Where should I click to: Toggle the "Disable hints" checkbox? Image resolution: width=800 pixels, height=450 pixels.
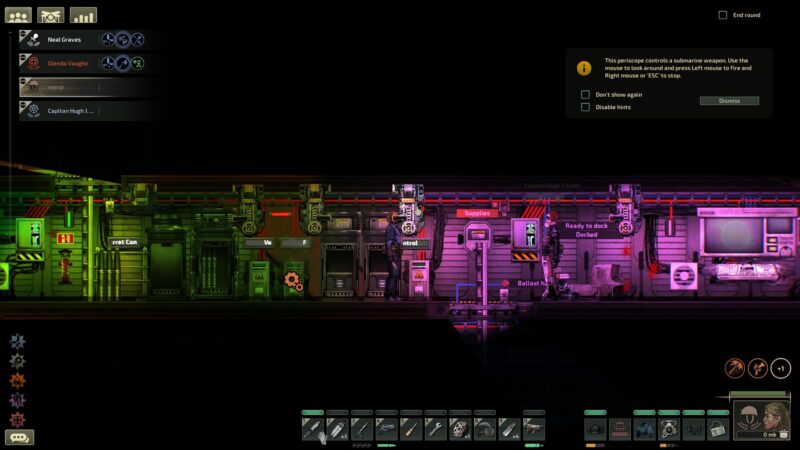tap(586, 107)
